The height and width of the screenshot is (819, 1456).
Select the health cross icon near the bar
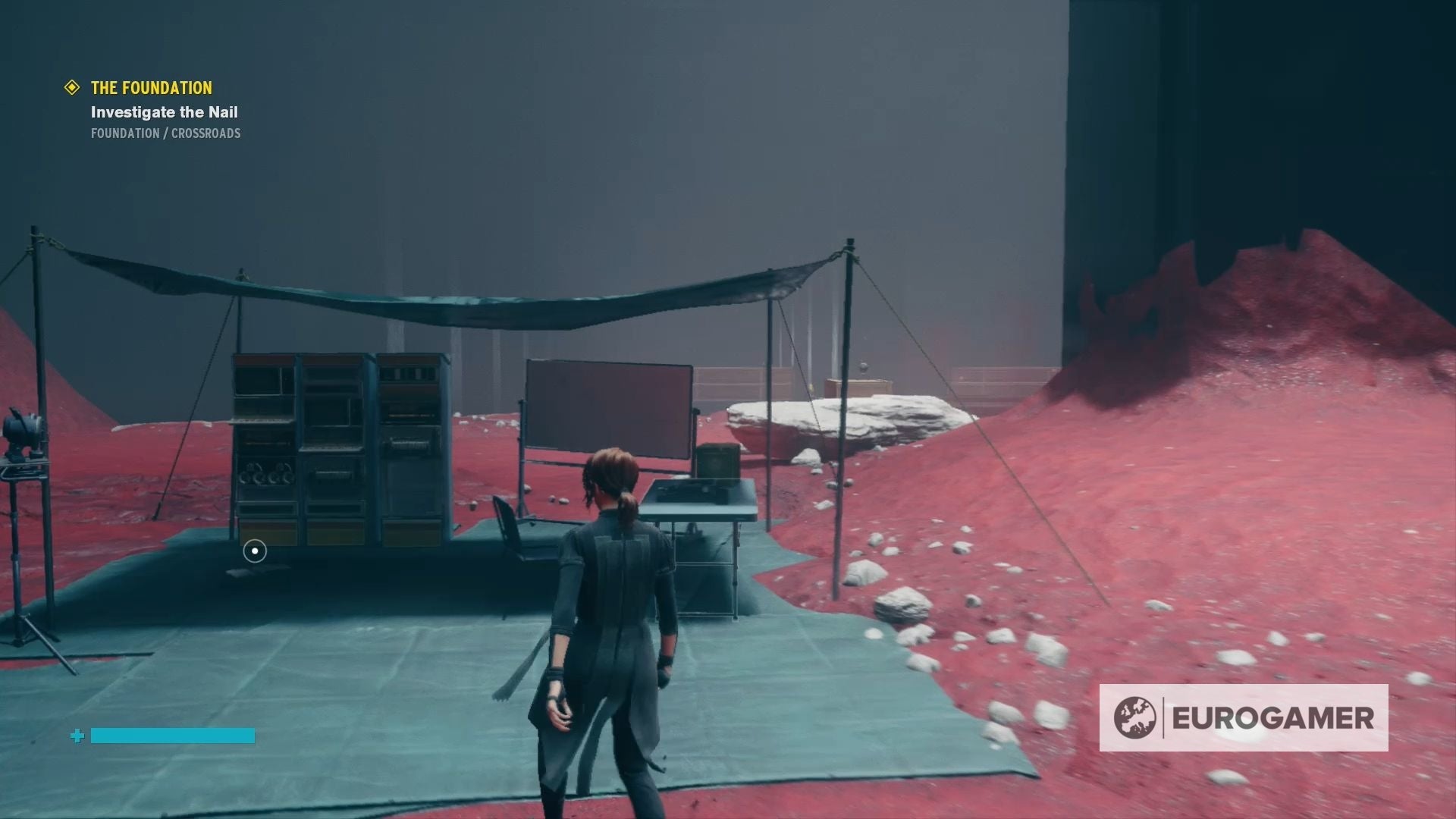pos(76,736)
